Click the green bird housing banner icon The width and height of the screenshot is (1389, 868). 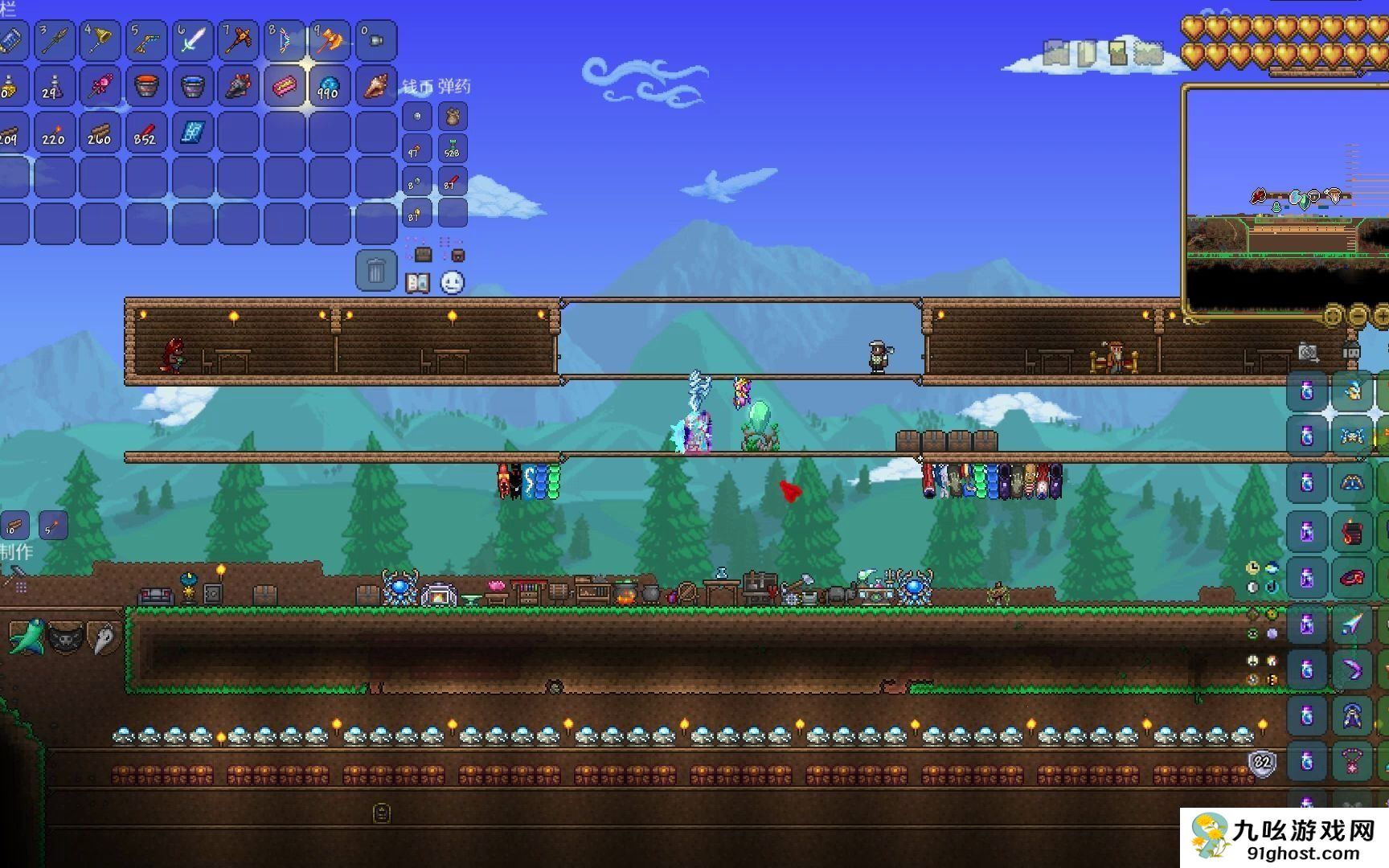(x=26, y=637)
